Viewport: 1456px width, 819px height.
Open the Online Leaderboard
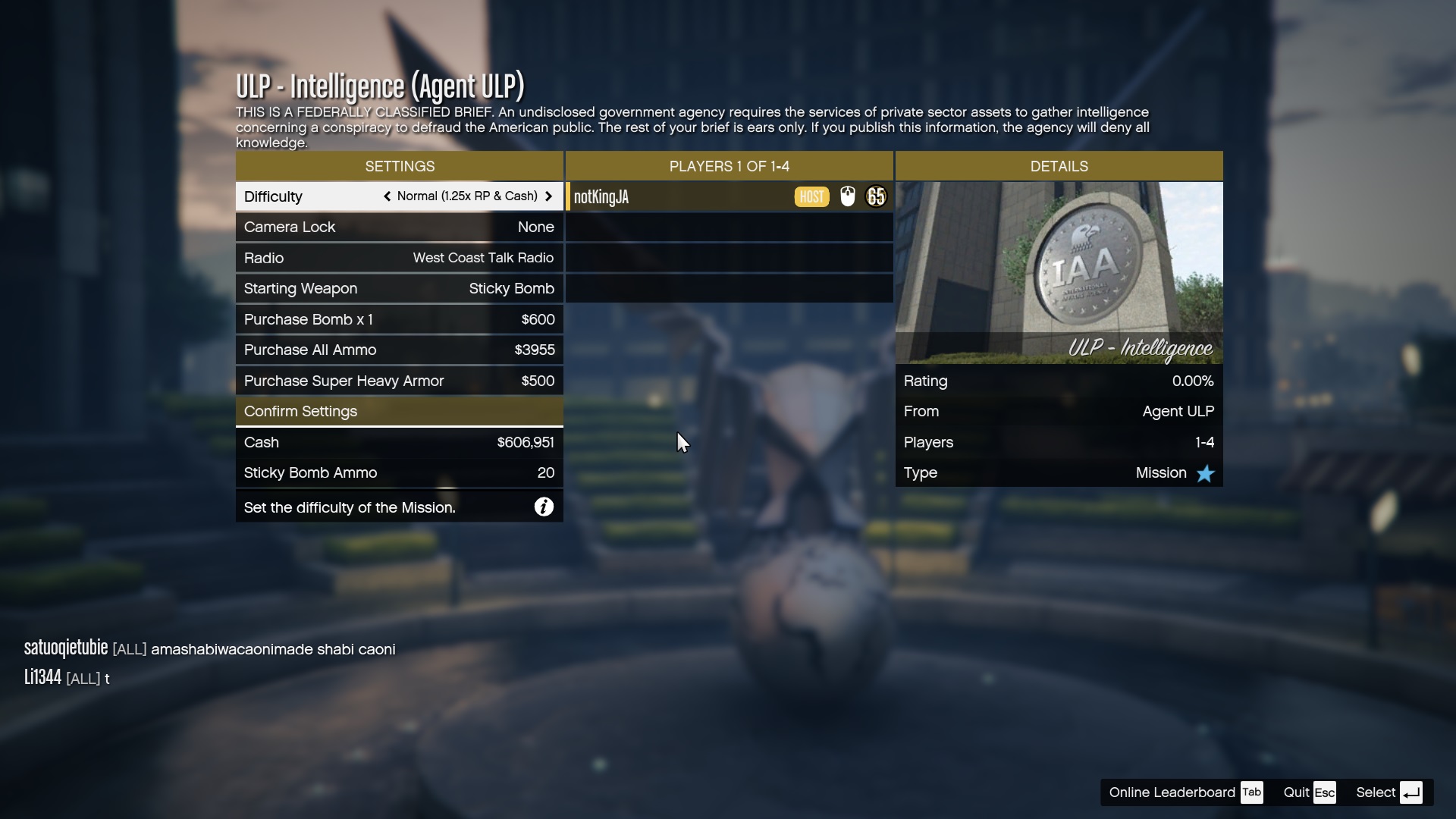pos(1172,792)
